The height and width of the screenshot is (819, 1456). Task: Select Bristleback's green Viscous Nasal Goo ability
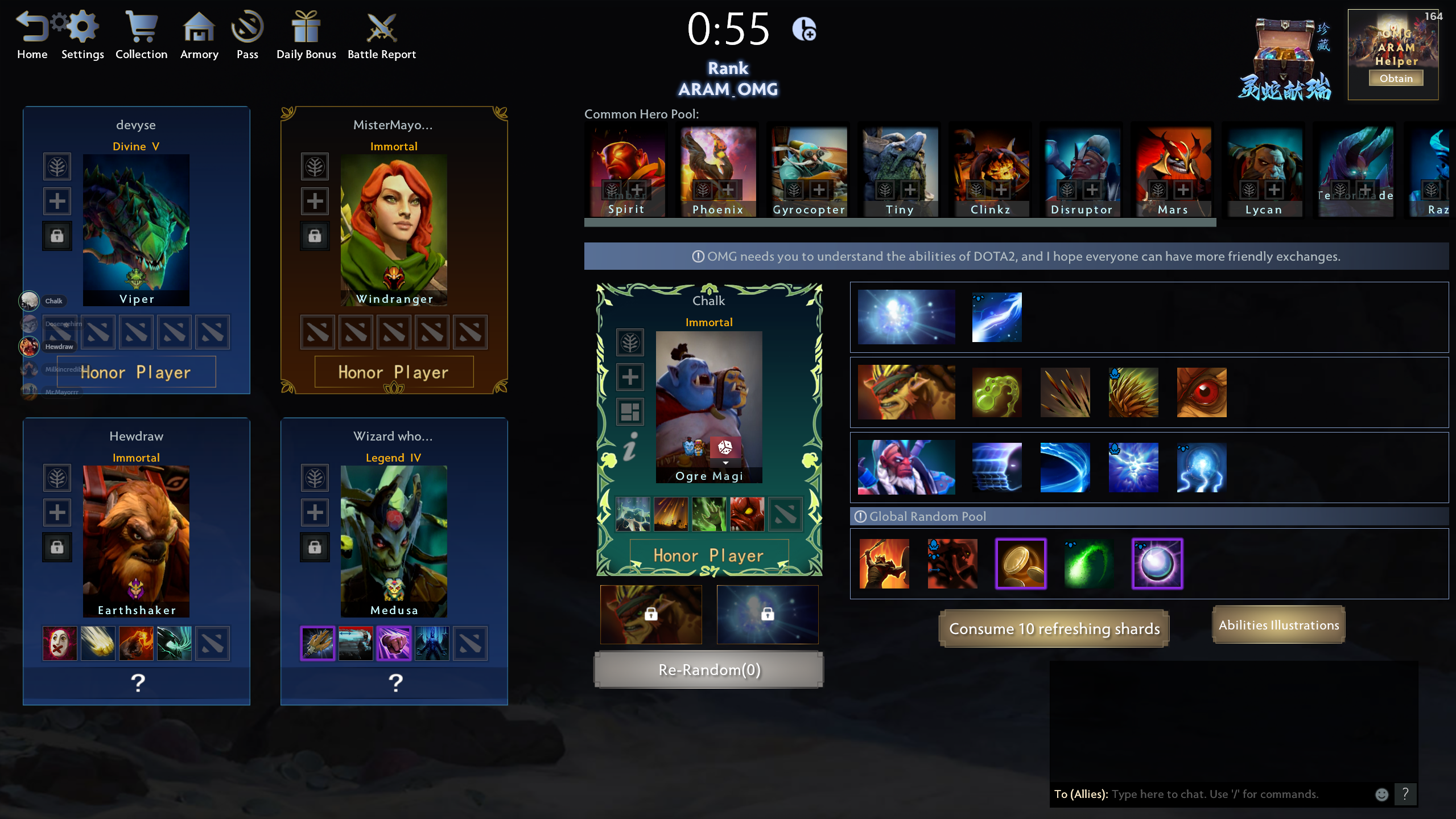click(997, 392)
